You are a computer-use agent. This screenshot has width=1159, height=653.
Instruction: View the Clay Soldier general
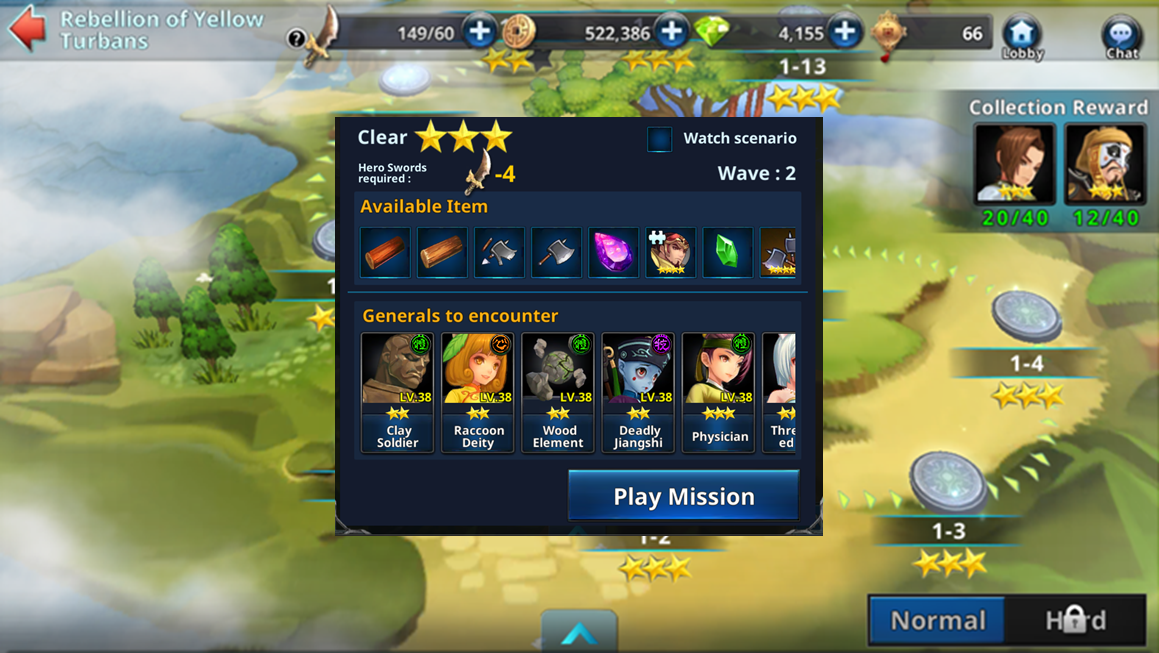pos(397,392)
